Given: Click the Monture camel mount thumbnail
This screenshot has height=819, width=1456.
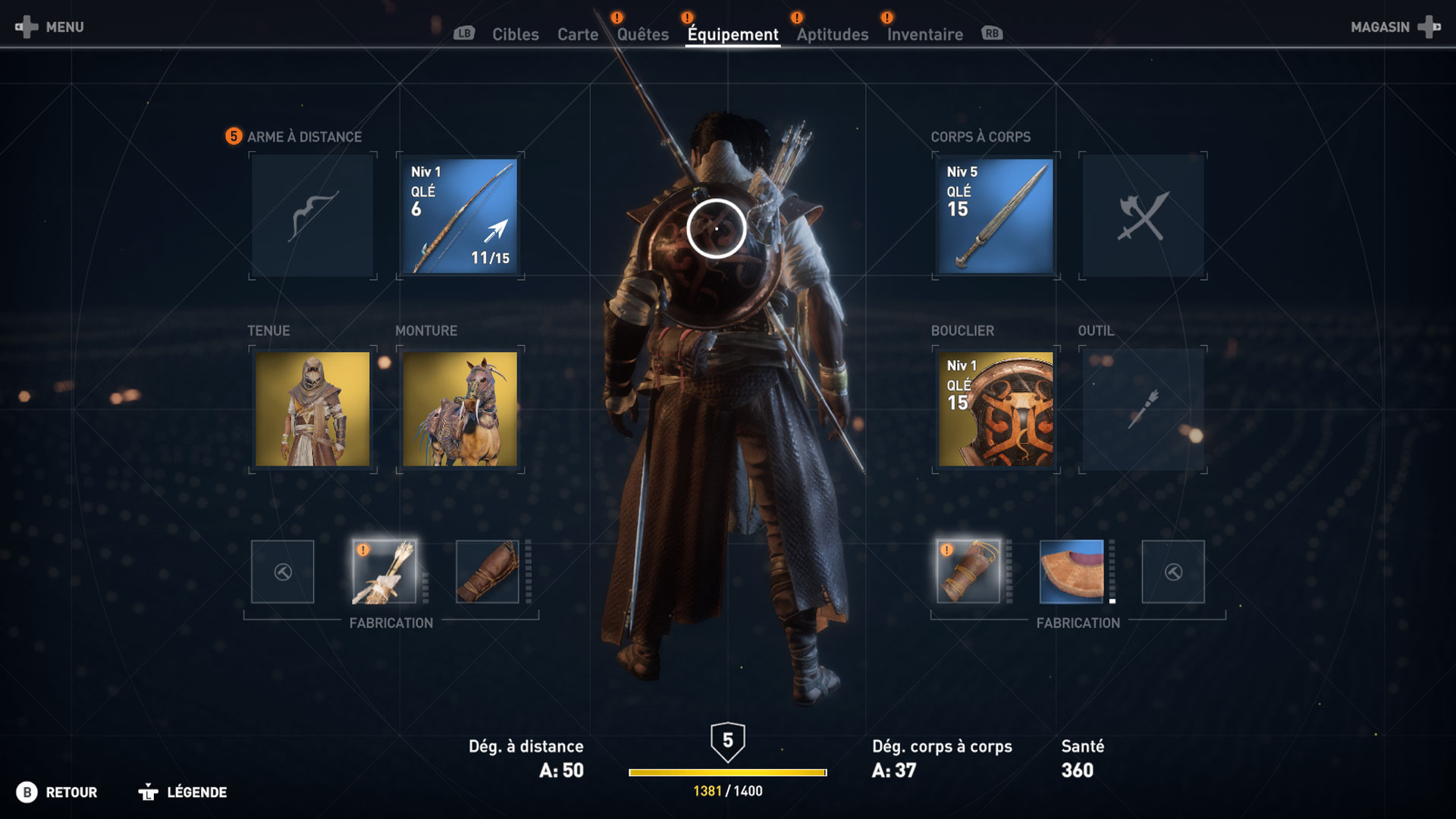Looking at the screenshot, I should pos(458,408).
